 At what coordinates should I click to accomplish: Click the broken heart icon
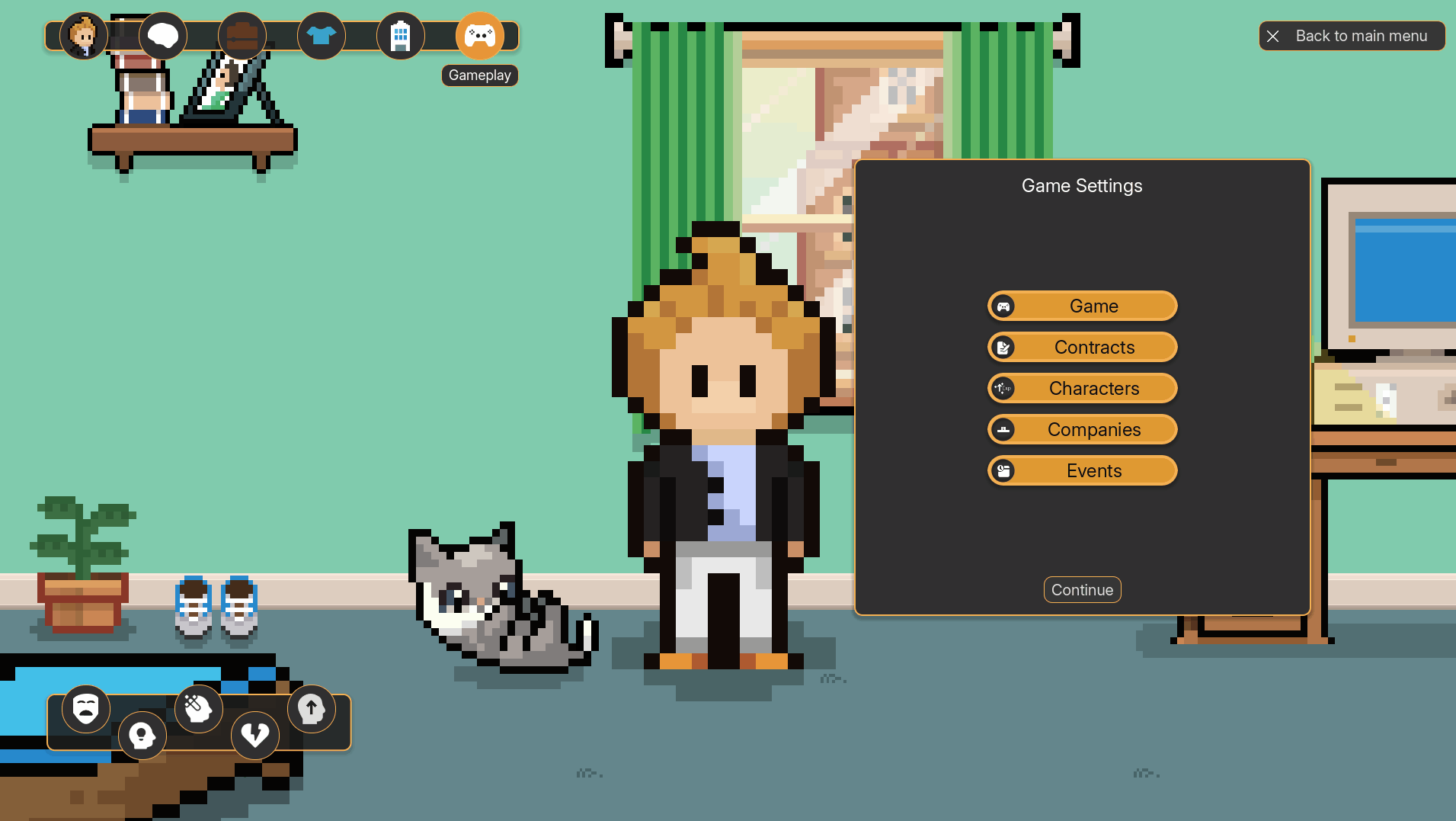tap(254, 735)
